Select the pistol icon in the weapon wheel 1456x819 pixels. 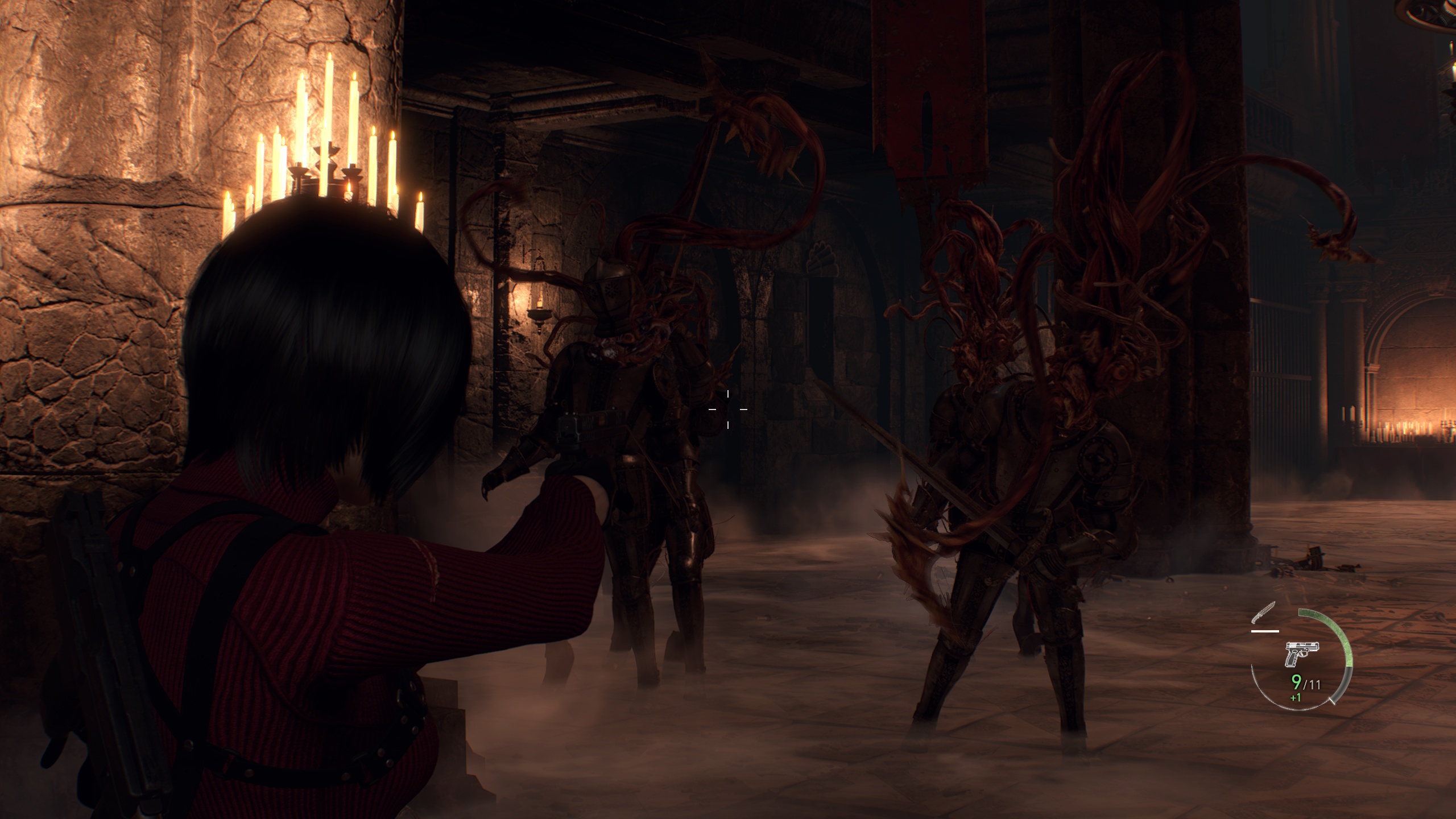pos(1302,653)
